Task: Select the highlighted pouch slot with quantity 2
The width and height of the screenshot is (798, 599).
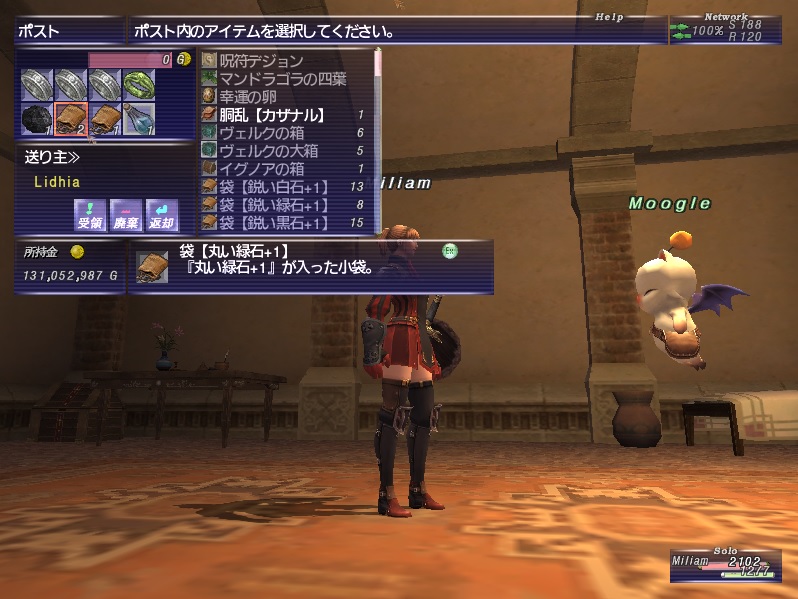Action: pos(71,119)
